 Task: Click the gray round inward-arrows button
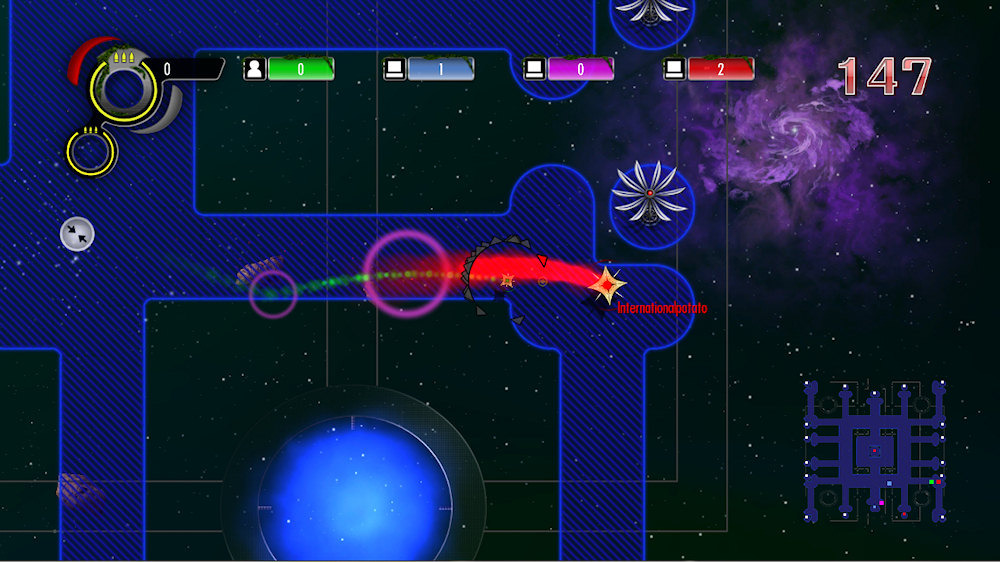(x=77, y=234)
